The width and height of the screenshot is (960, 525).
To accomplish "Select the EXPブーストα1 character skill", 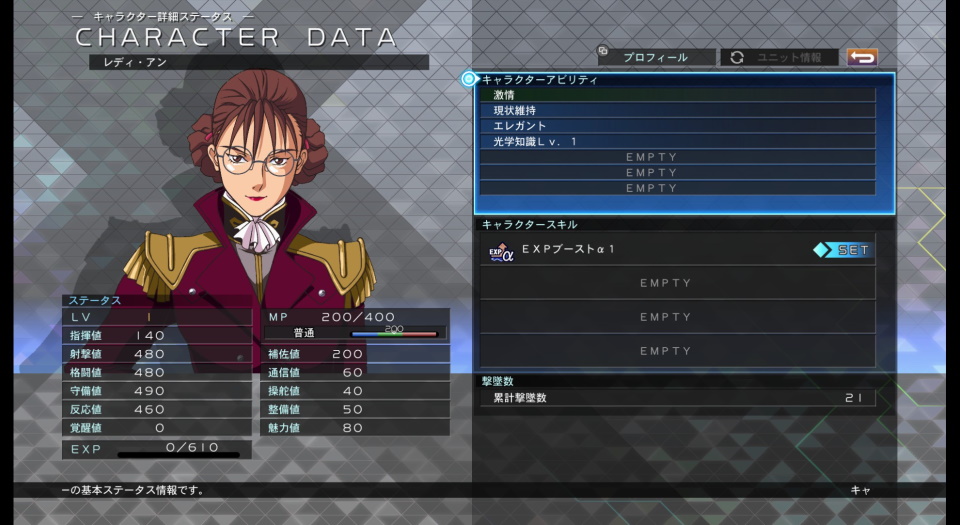I will click(640, 250).
